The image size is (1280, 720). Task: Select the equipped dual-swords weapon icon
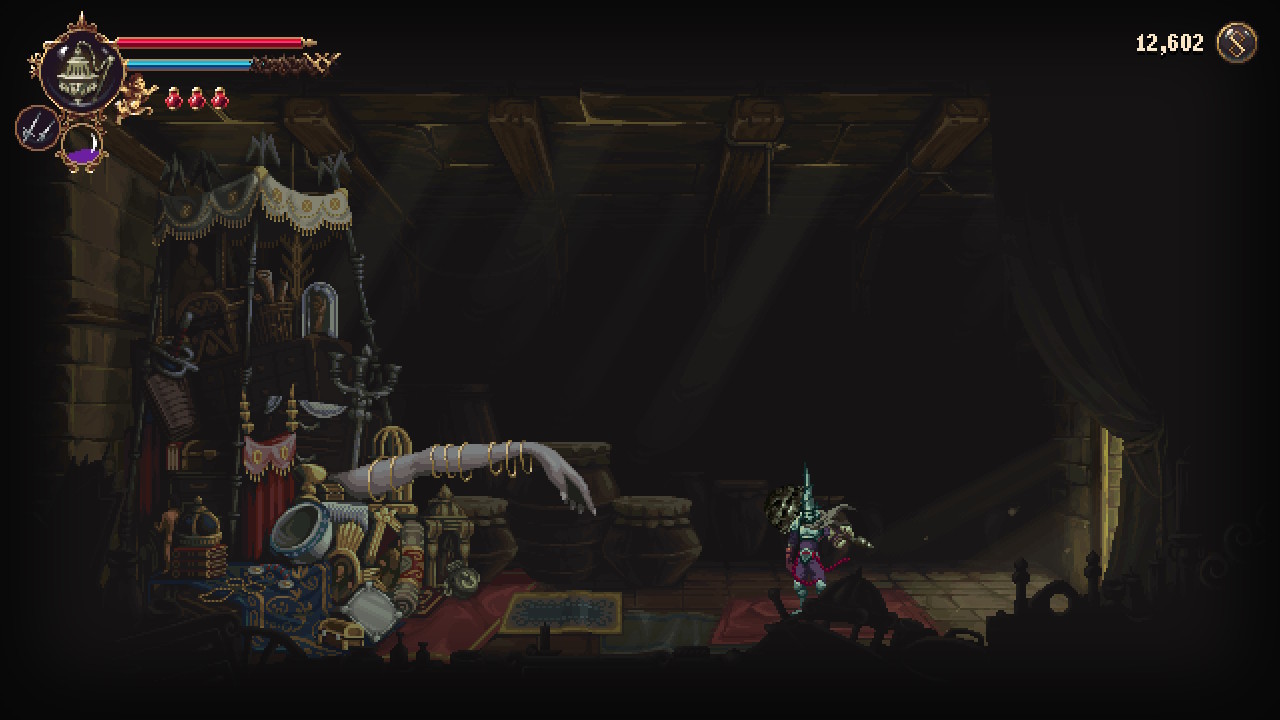coord(36,128)
